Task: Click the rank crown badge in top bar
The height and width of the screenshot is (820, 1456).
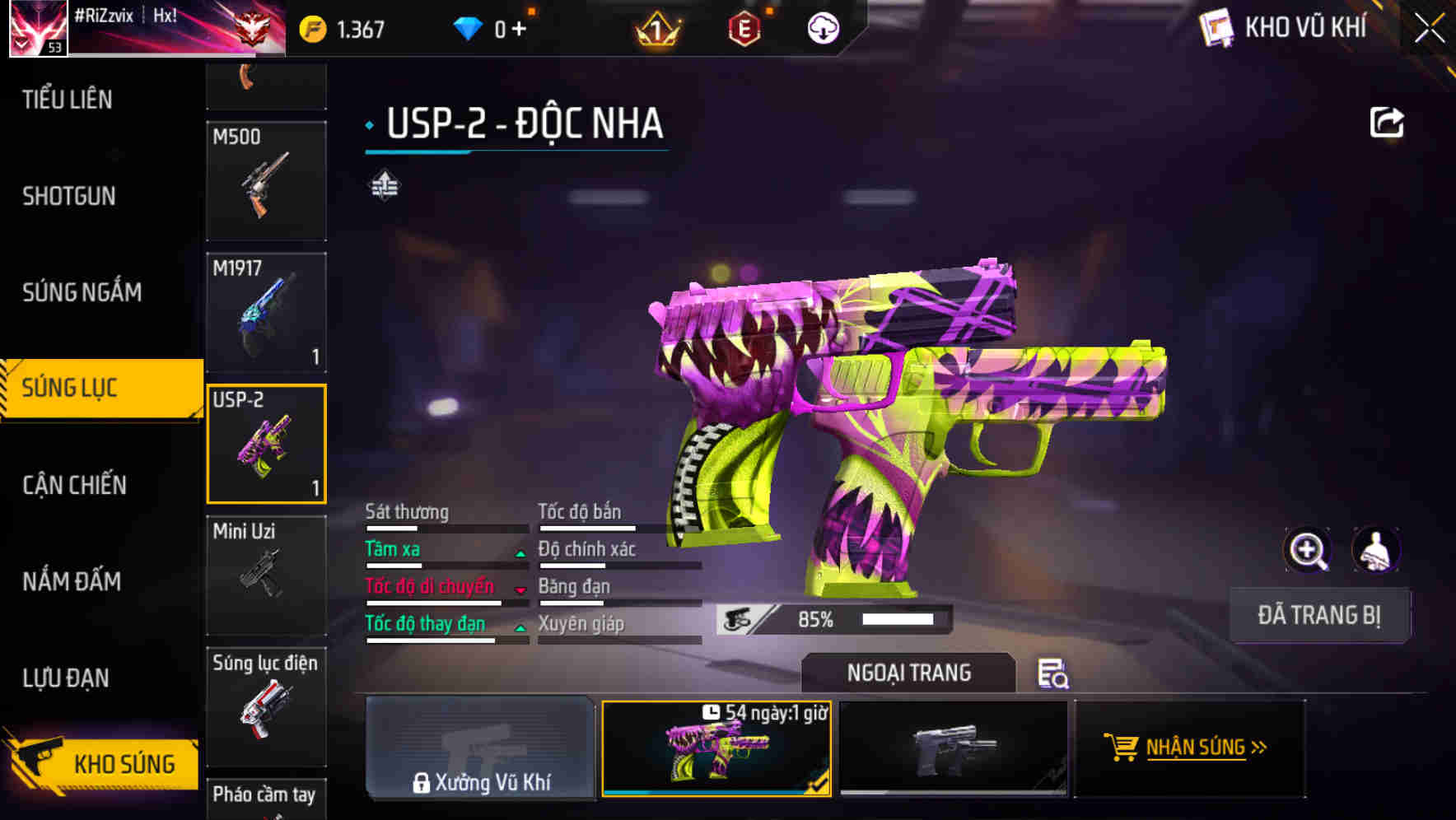Action: point(656,27)
